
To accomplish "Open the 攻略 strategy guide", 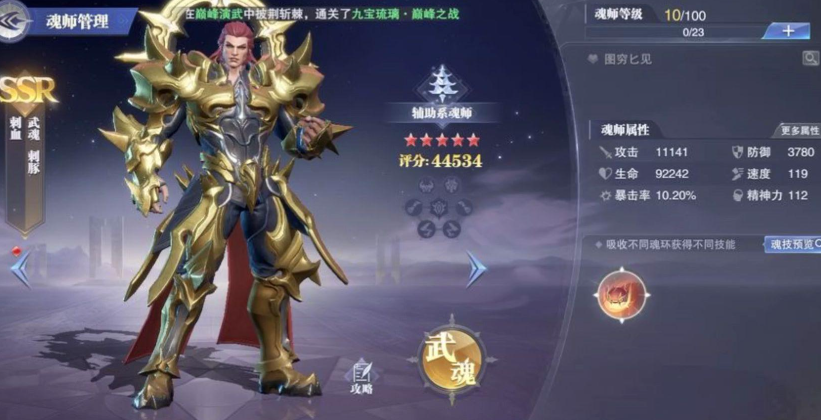I will tap(361, 377).
